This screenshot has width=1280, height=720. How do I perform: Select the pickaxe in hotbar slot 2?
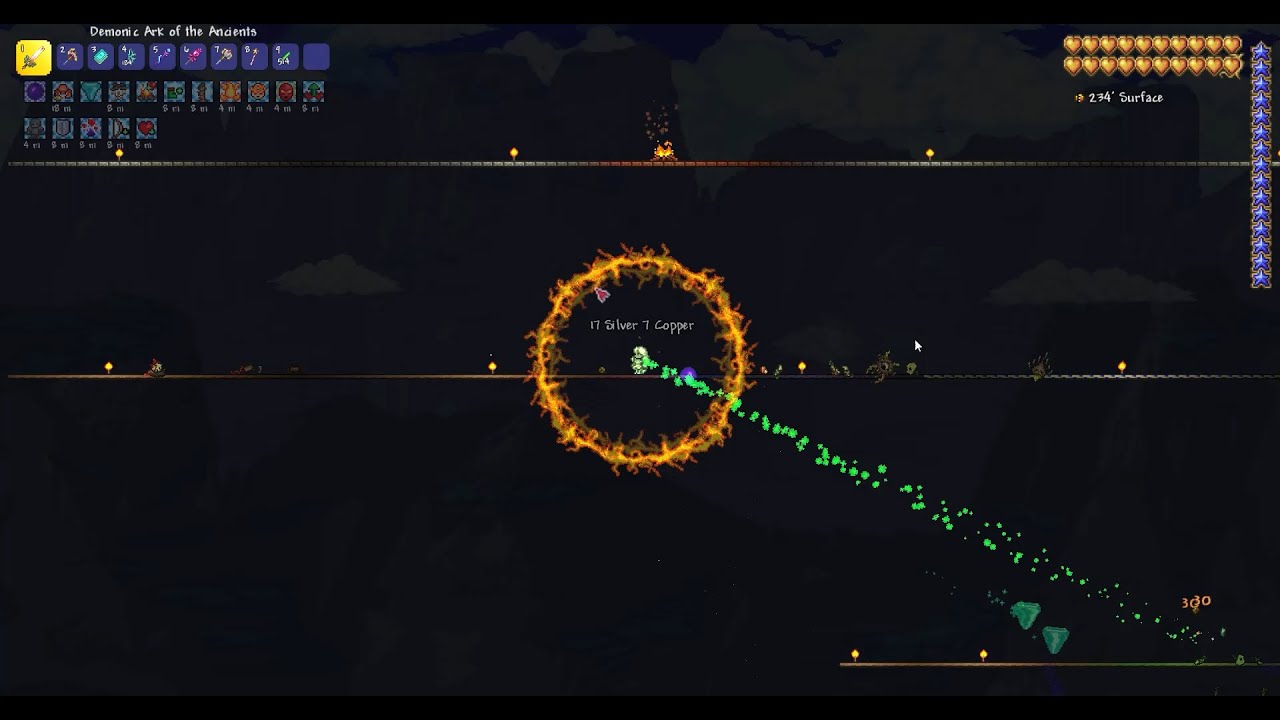point(69,57)
